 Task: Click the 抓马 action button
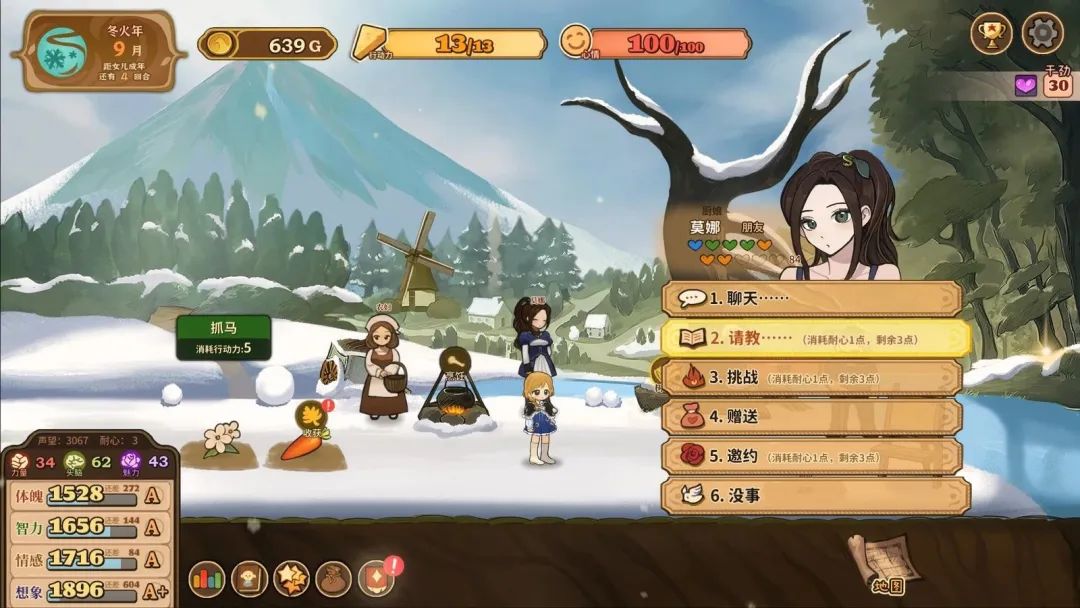[x=223, y=337]
